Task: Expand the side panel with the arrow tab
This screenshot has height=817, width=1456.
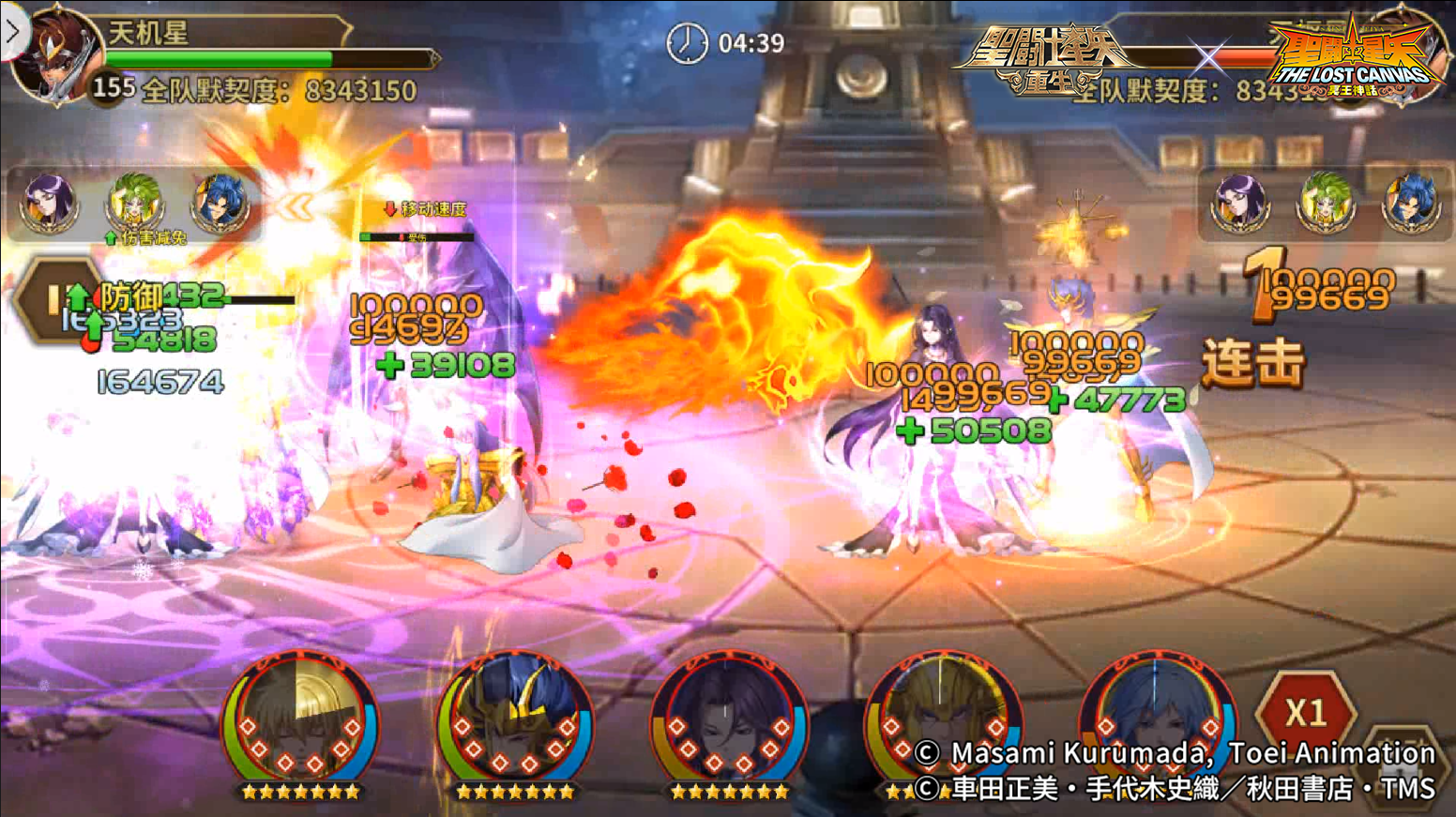Action: 13,34
